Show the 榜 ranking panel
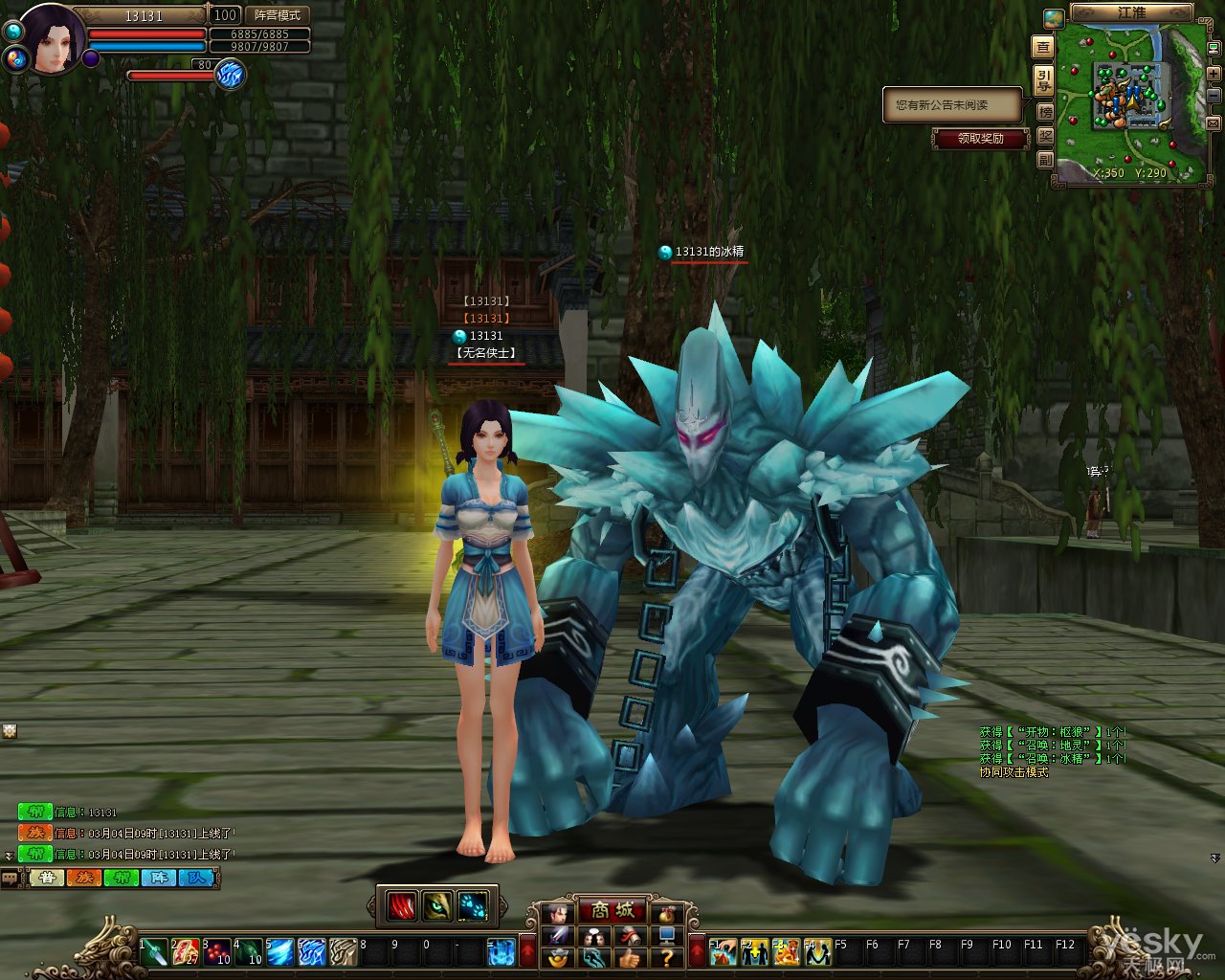Viewport: 1225px width, 980px height. [1045, 111]
